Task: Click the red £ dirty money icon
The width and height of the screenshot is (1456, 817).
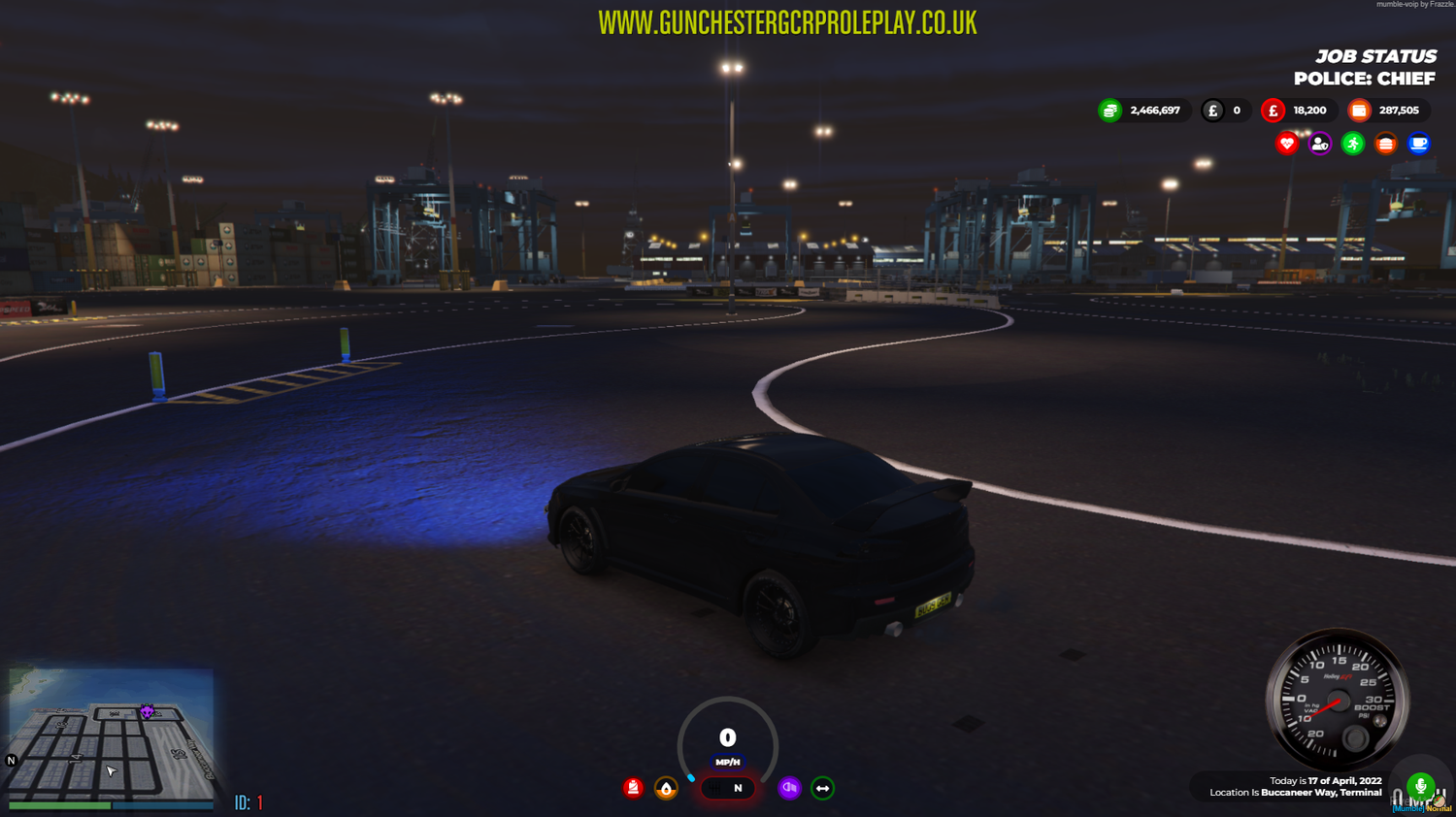Action: pyautogui.click(x=1273, y=110)
